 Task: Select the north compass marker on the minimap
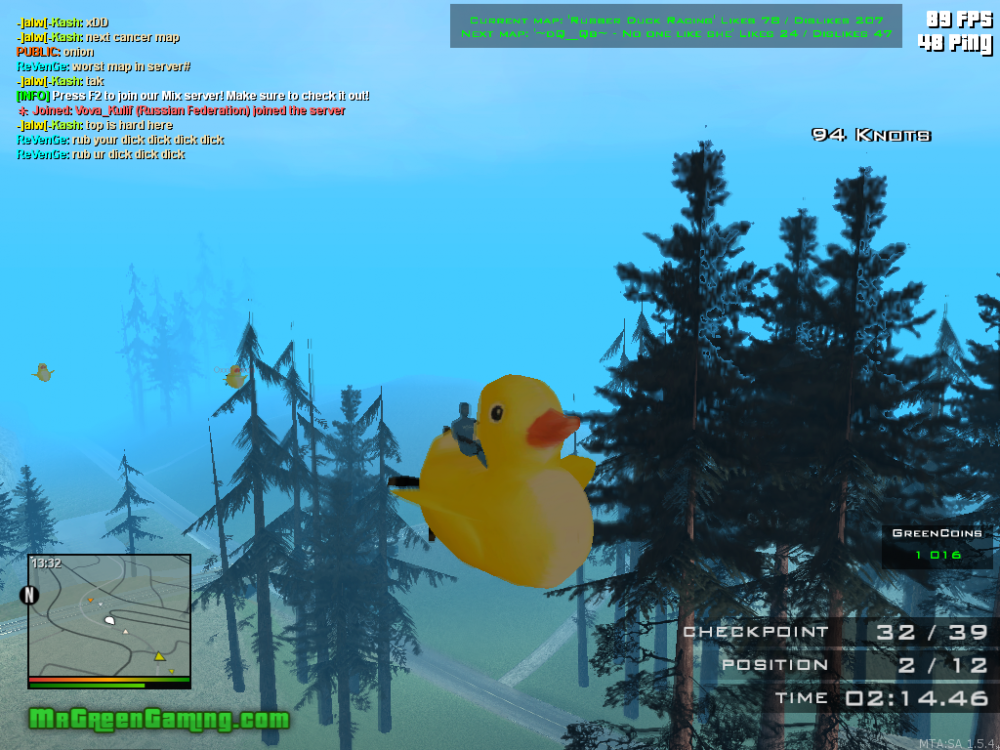(29, 595)
